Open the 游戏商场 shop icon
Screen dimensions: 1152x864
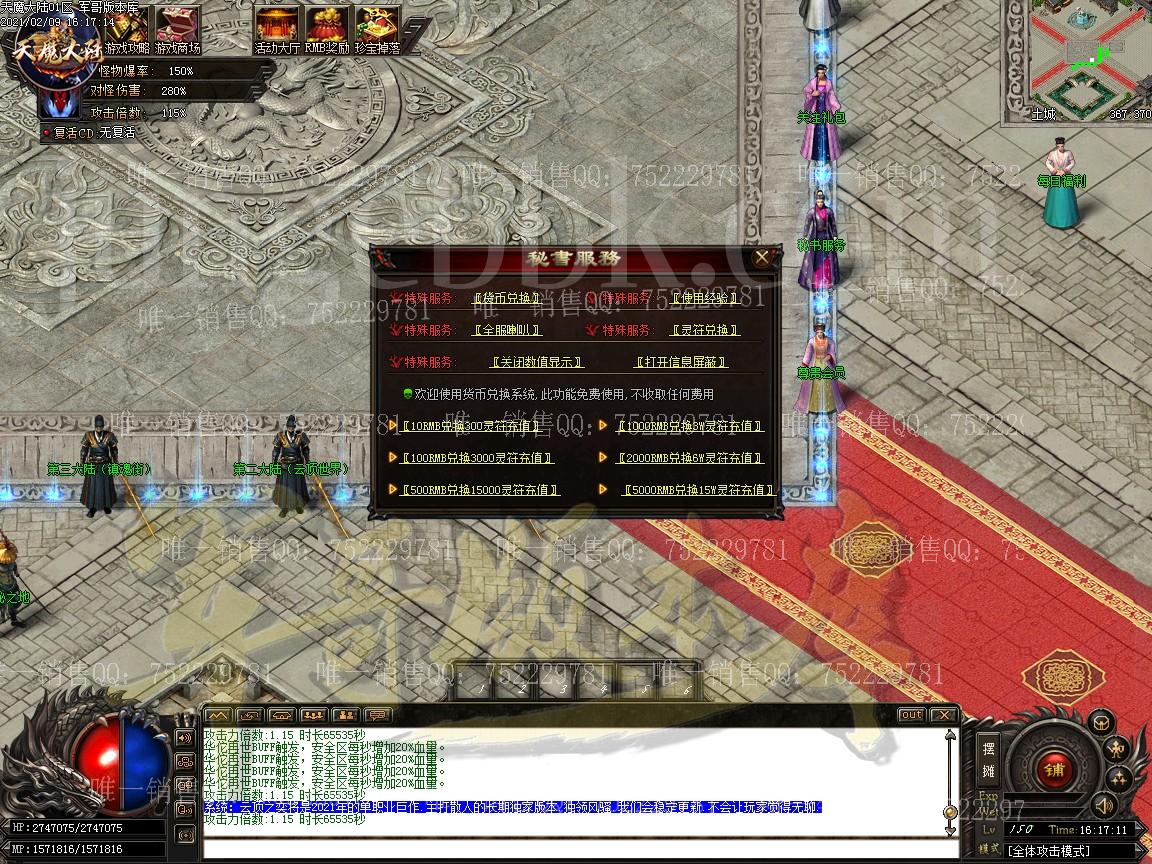[180, 29]
